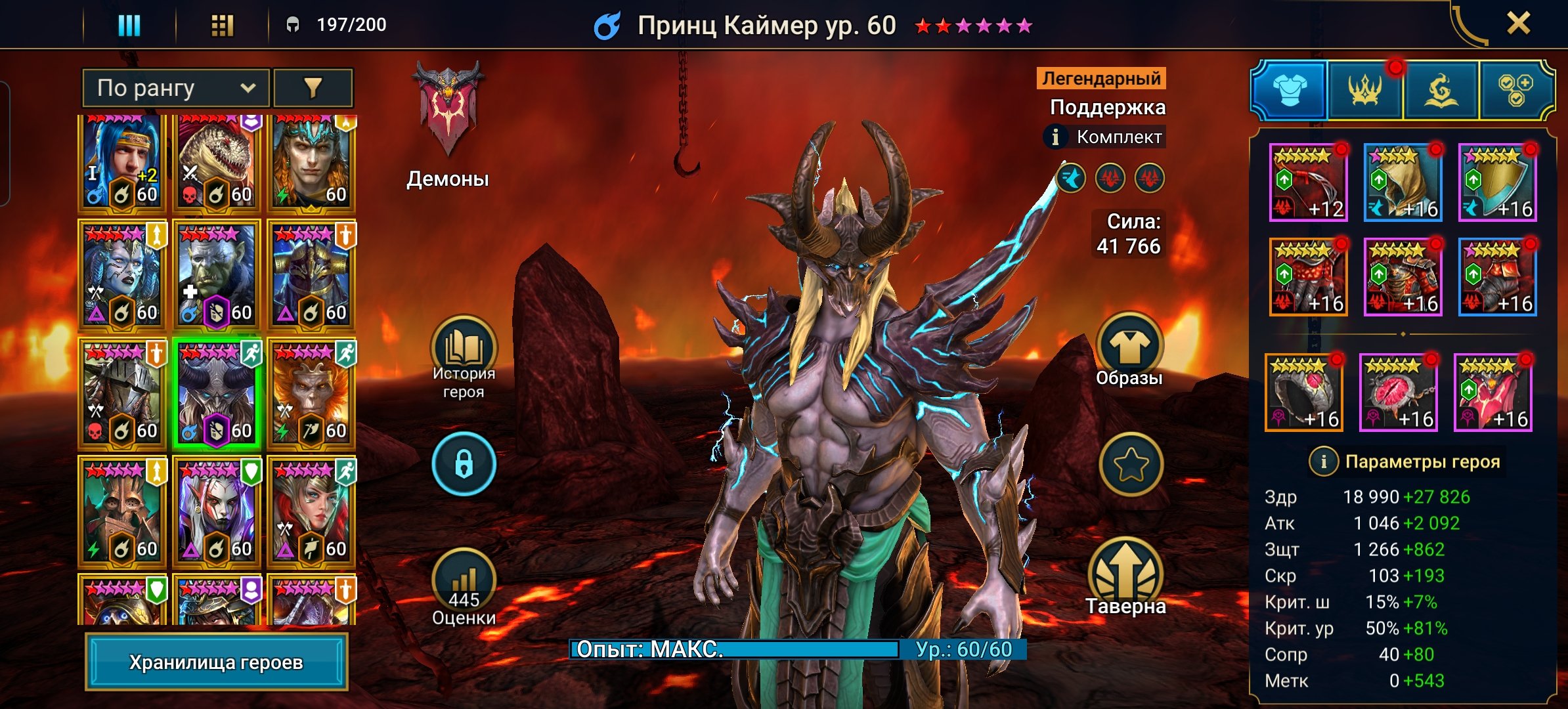1568x709 pixels.
Task: Open 'Параметры героя' stats info
Action: pyautogui.click(x=1323, y=462)
